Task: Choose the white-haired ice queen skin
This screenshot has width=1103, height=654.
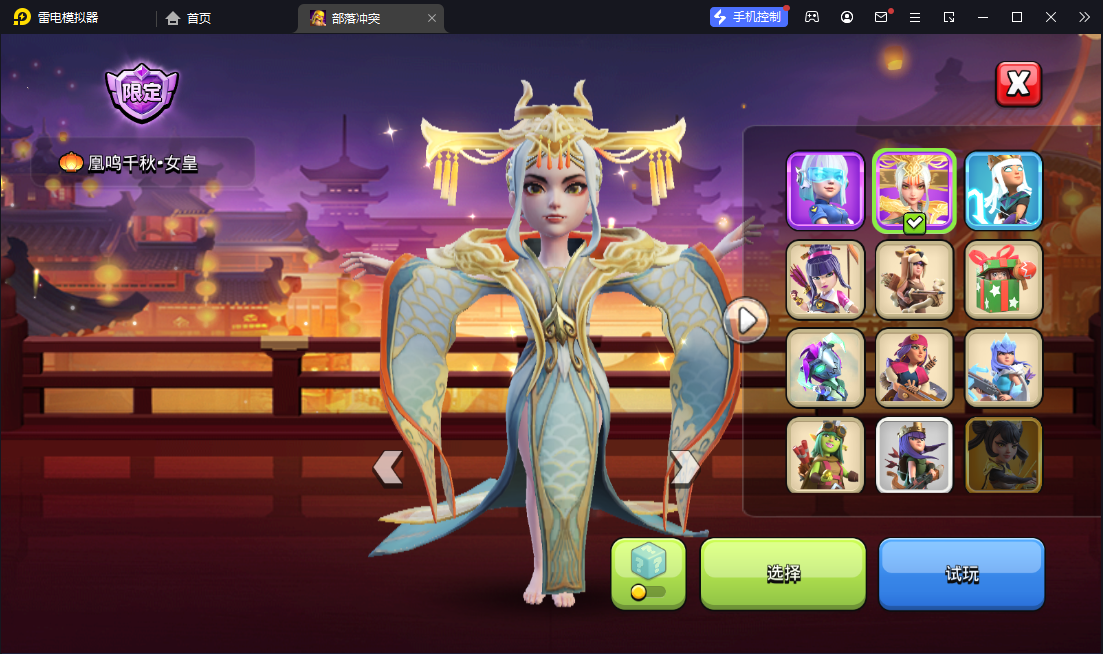Action: pyautogui.click(x=1003, y=190)
